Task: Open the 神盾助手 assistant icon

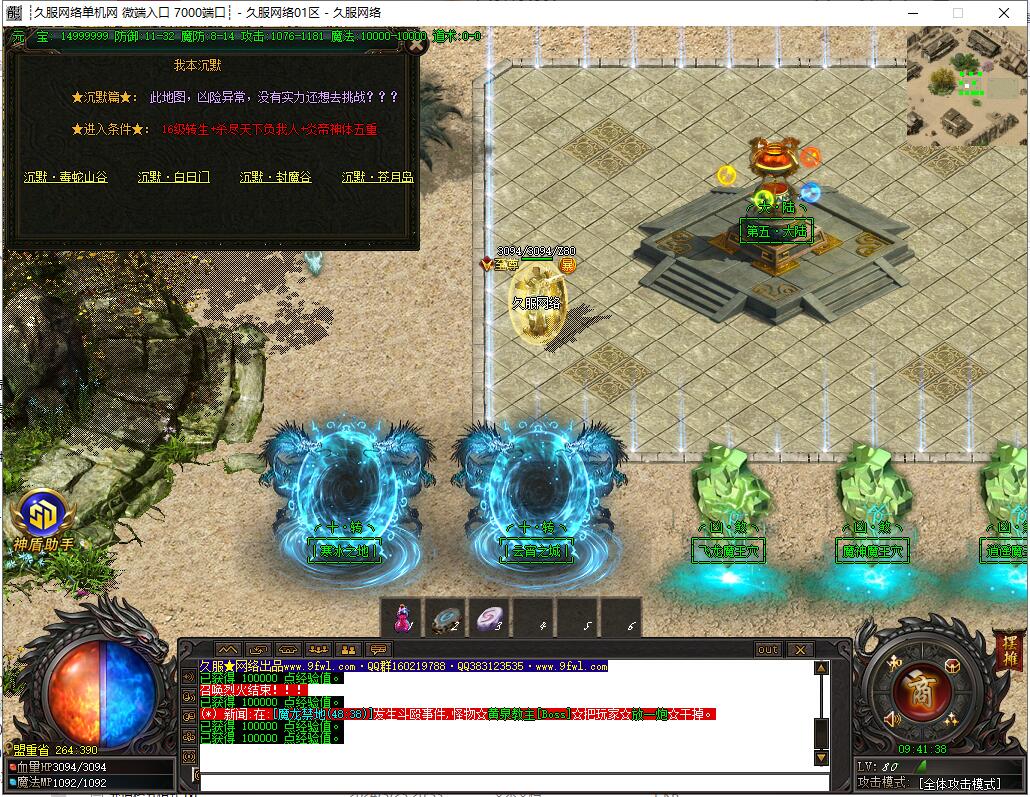Action: pyautogui.click(x=43, y=515)
